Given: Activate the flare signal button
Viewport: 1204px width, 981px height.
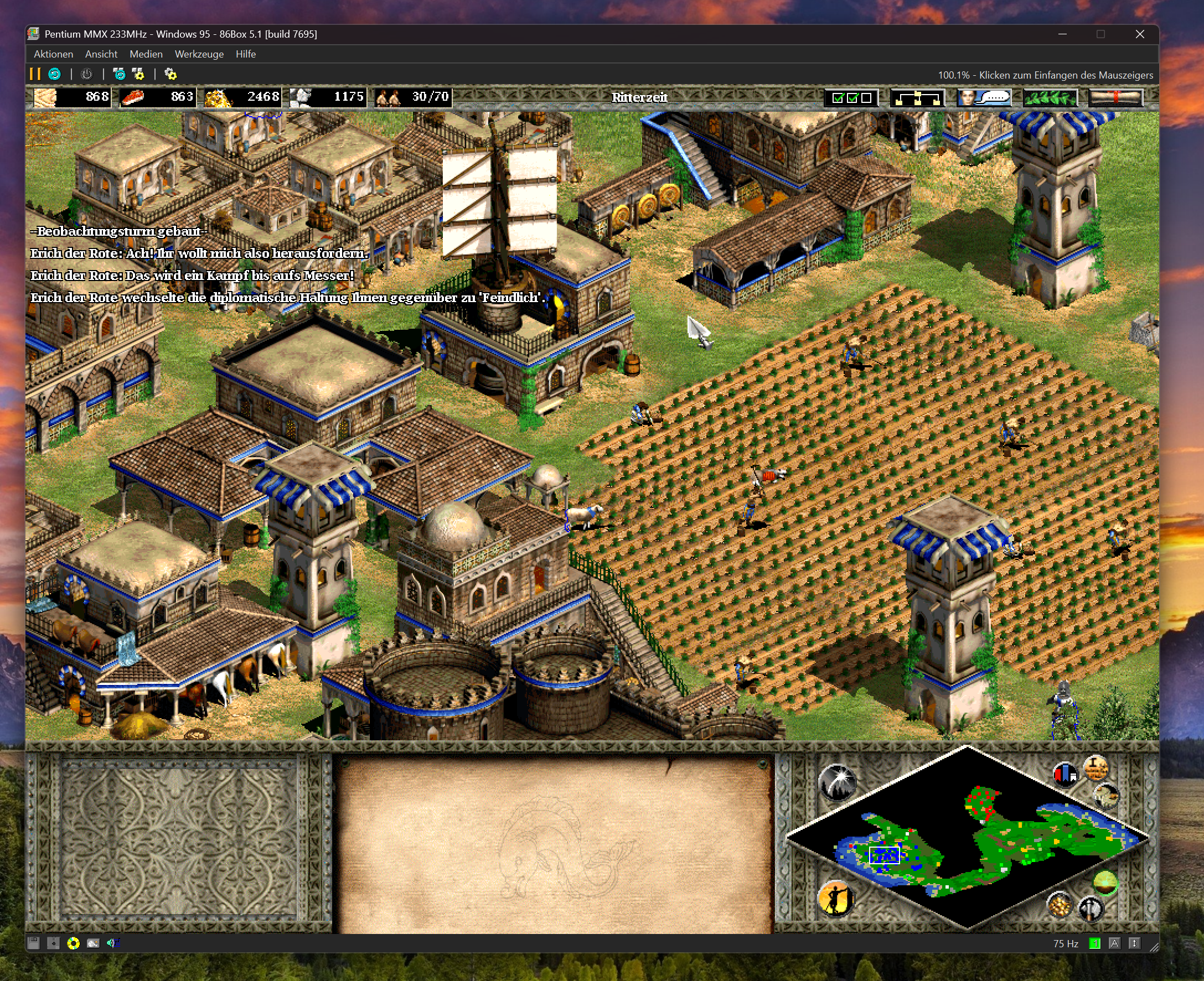Looking at the screenshot, I should tap(837, 783).
